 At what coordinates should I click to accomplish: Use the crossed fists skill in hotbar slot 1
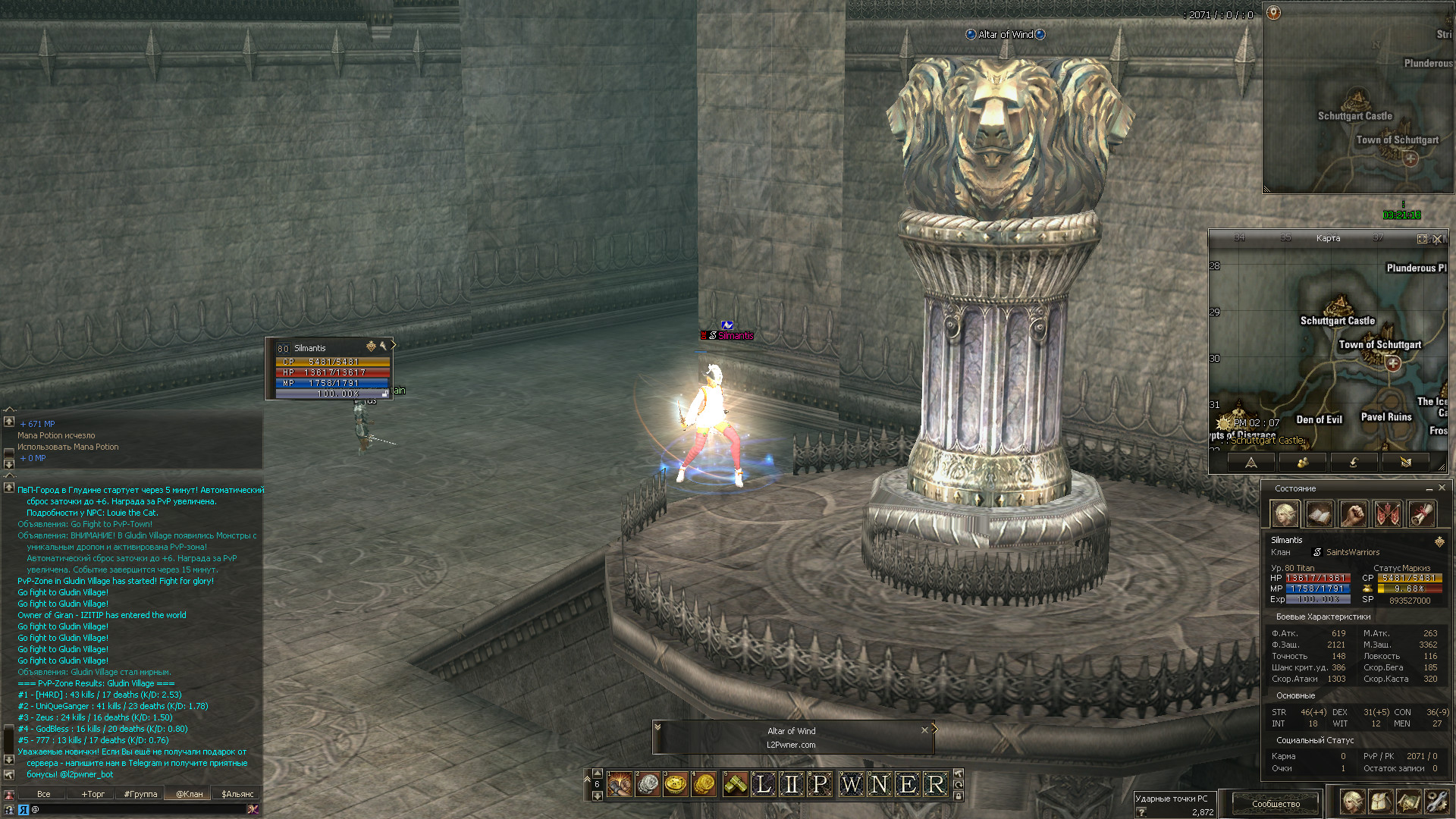point(620,784)
